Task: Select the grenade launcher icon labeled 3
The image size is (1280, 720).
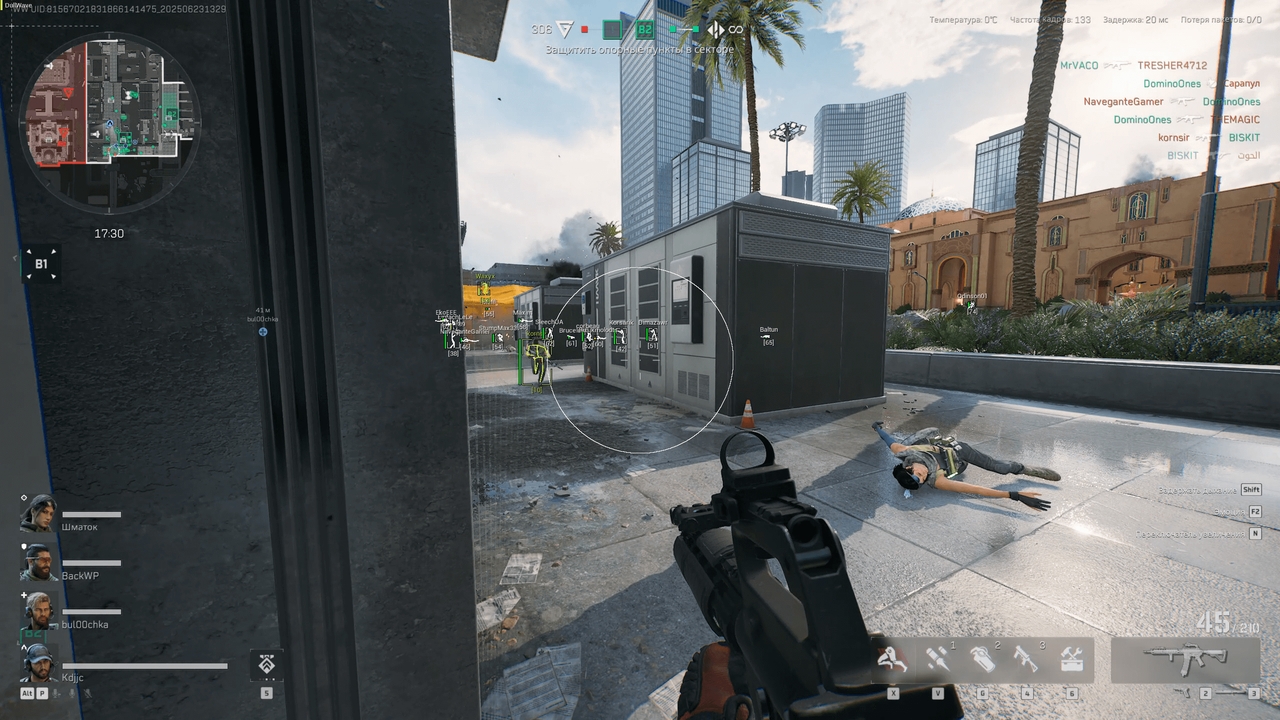Action: 1027,658
